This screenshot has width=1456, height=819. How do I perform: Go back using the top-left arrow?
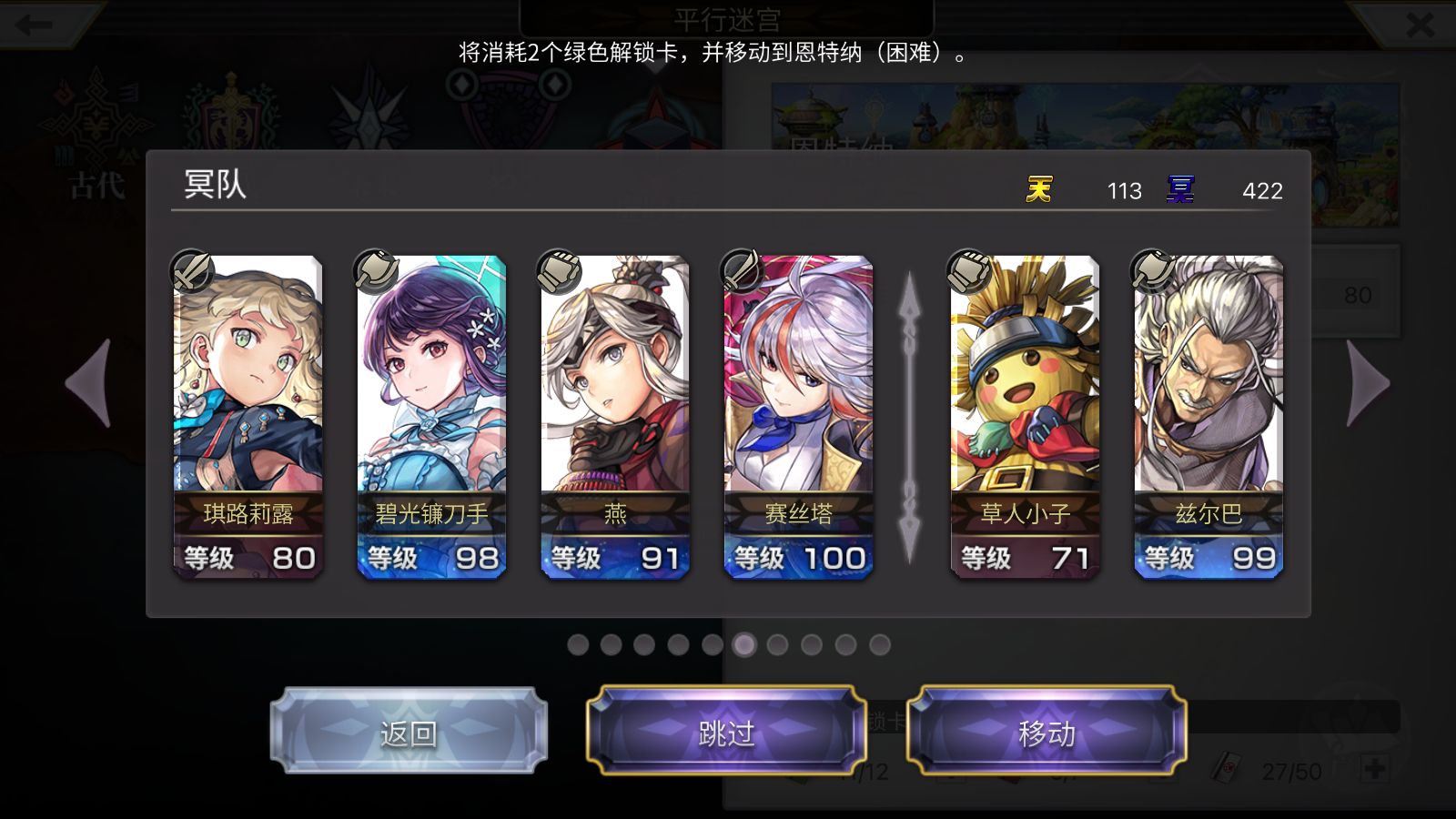[x=32, y=25]
